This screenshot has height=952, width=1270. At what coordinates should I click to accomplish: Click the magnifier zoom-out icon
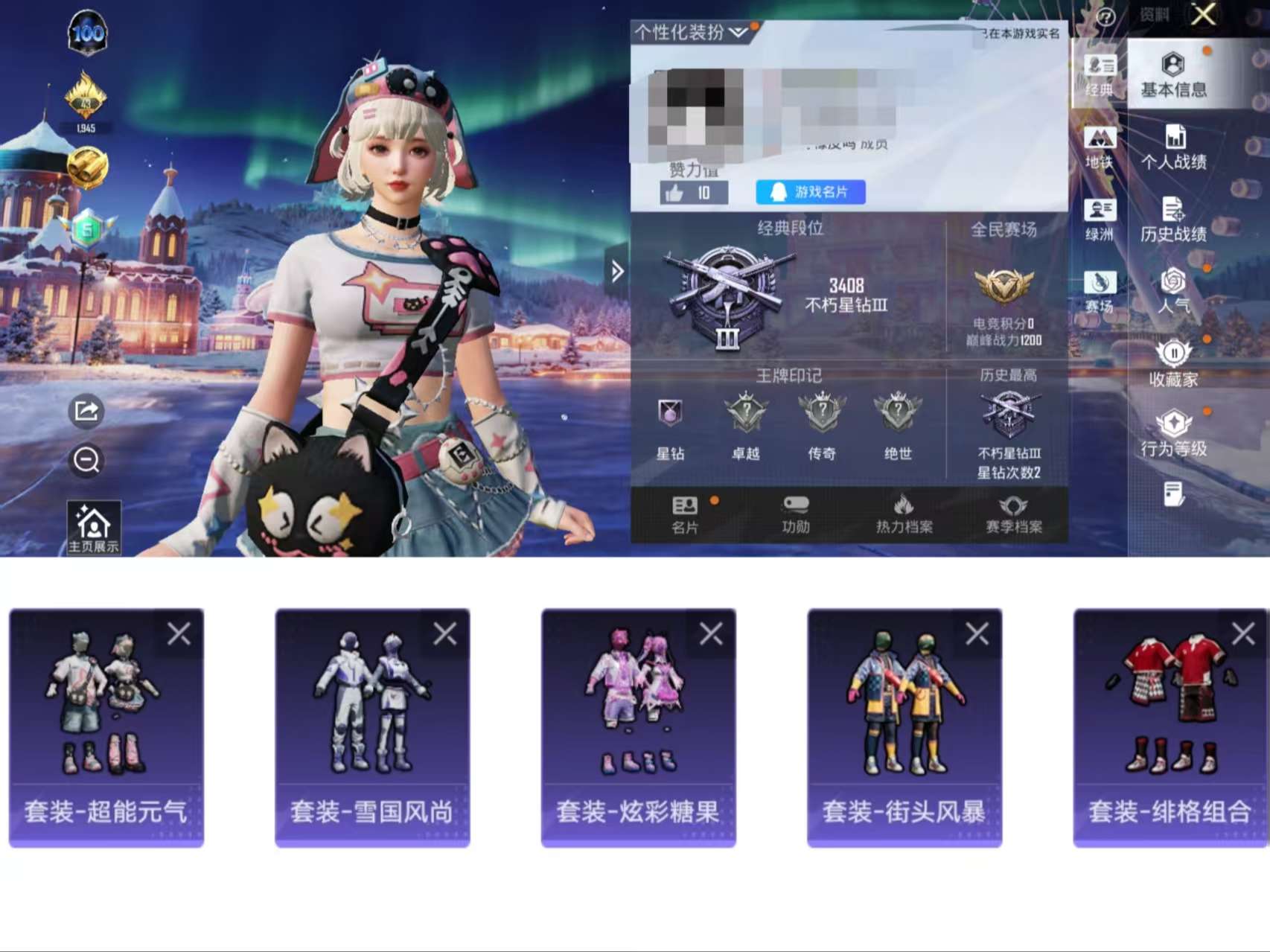[86, 461]
